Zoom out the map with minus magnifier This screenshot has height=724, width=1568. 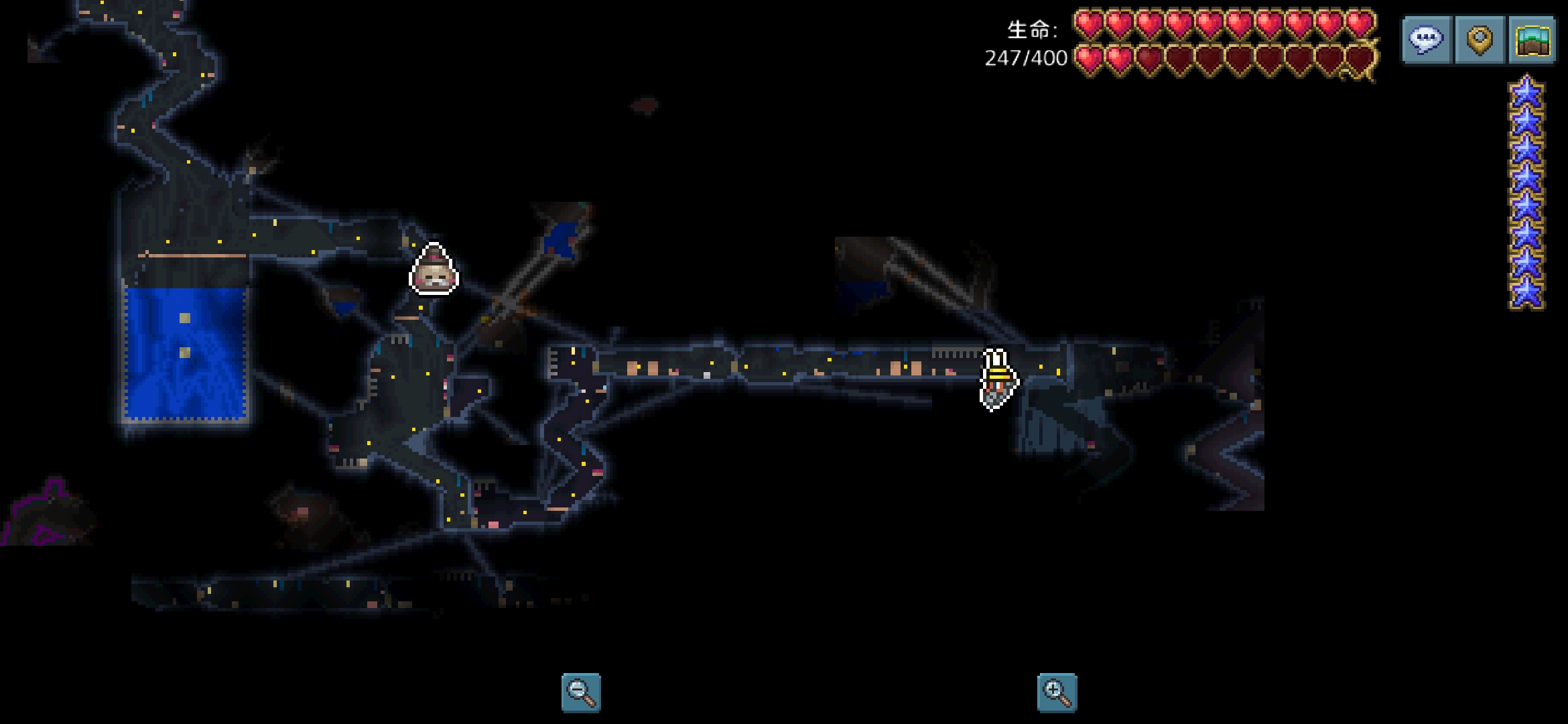click(x=581, y=692)
